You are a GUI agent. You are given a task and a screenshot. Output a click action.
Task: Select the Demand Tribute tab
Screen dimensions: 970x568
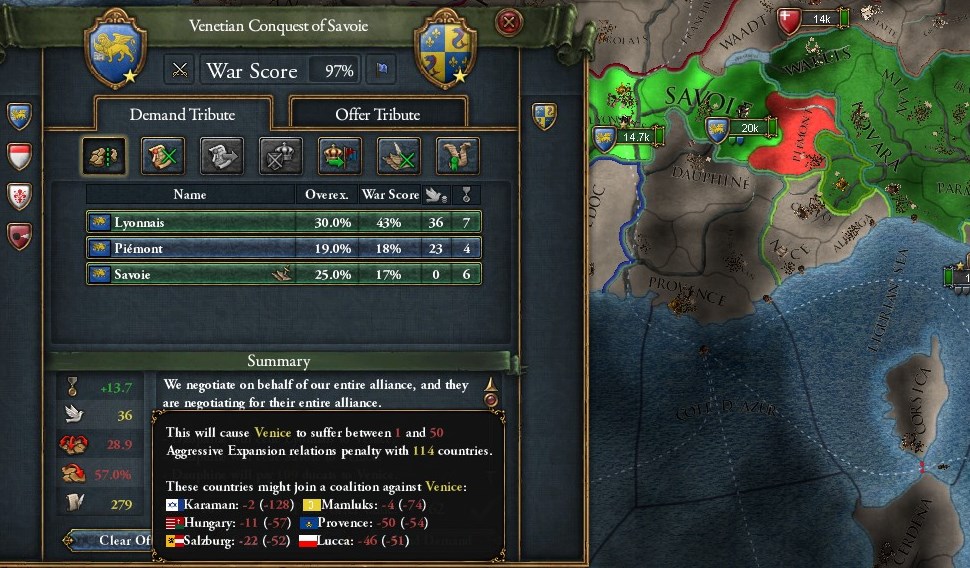(182, 114)
